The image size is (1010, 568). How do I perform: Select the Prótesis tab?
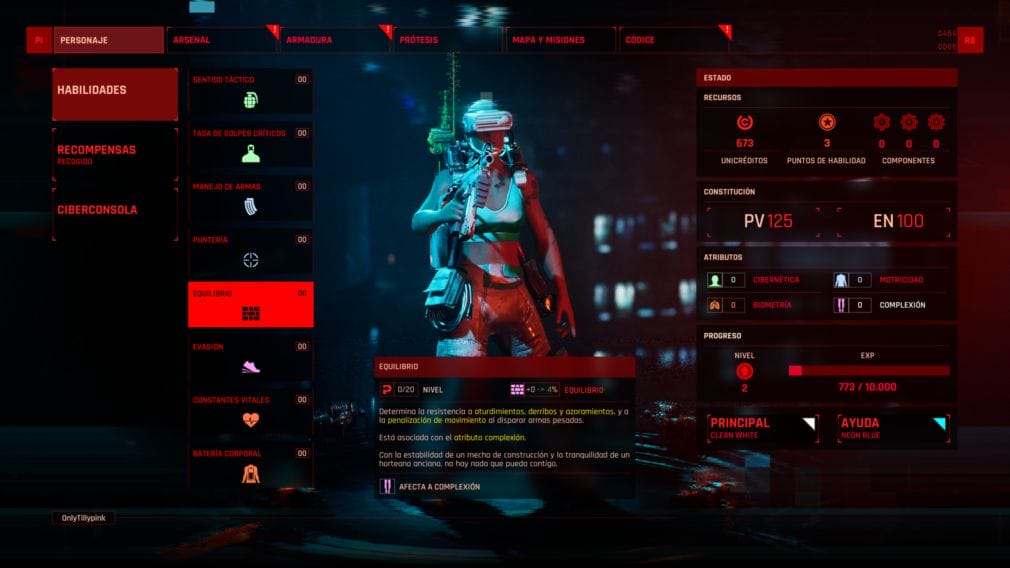[x=448, y=40]
